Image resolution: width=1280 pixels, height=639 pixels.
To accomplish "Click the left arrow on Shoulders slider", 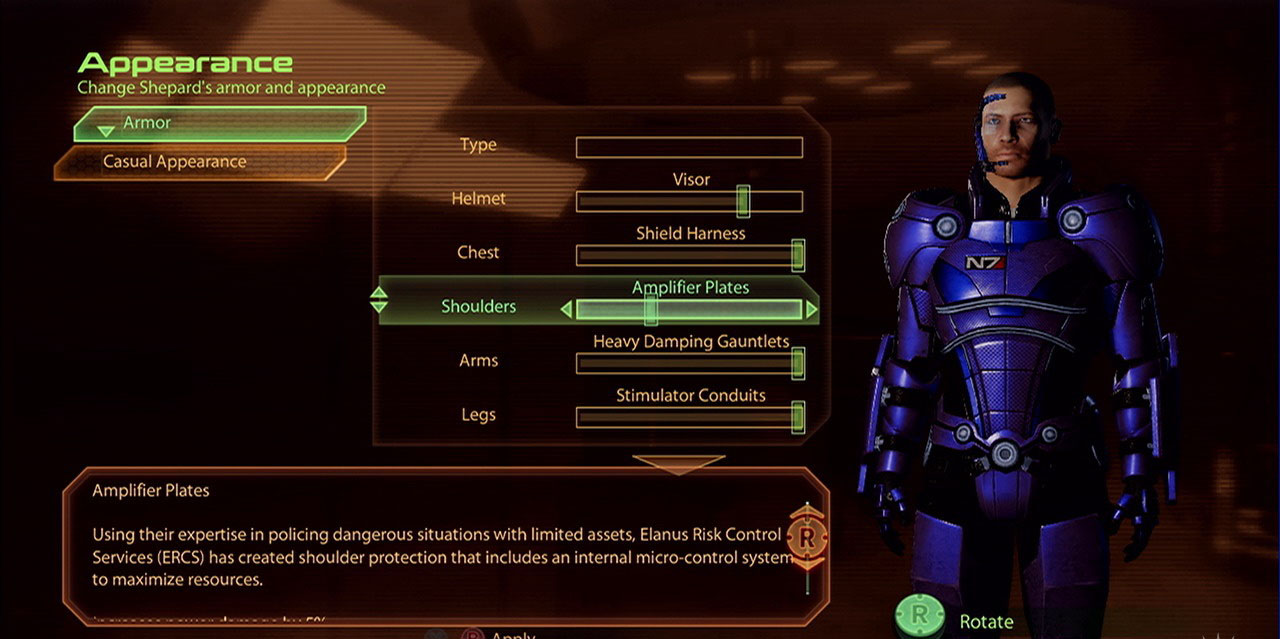I will [566, 310].
